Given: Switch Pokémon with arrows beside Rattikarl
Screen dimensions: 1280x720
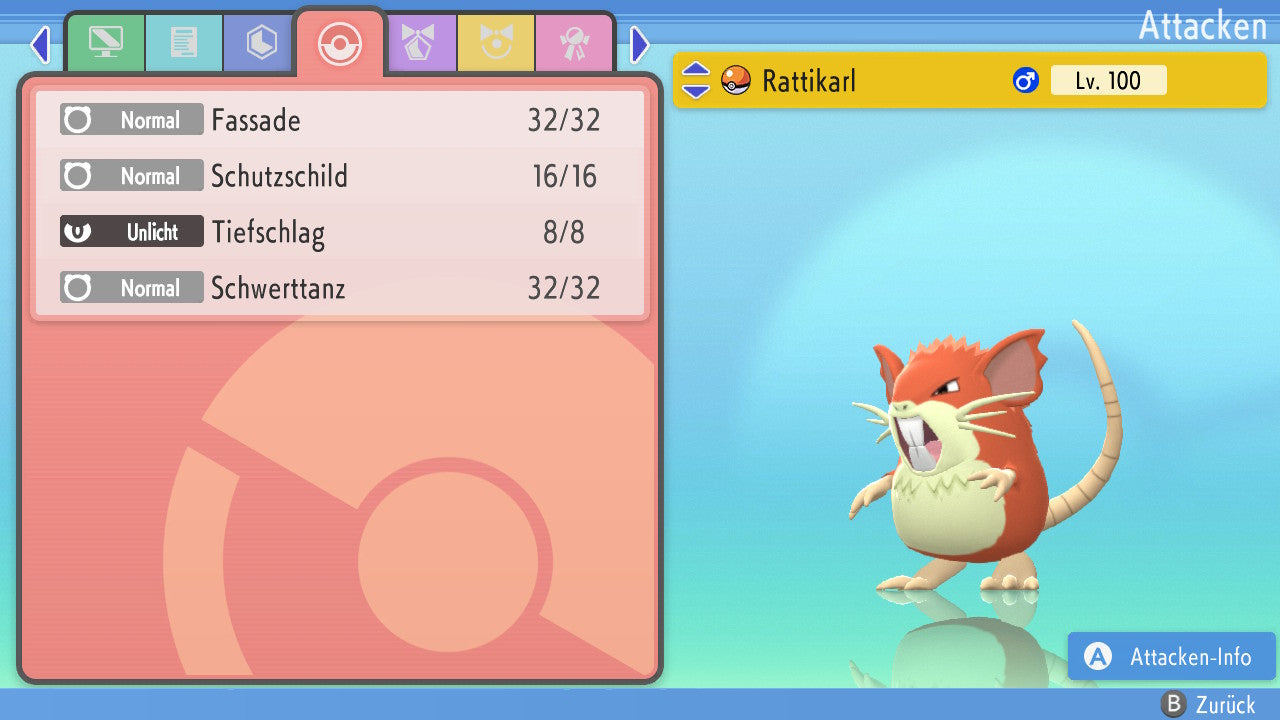Looking at the screenshot, I should [x=696, y=80].
